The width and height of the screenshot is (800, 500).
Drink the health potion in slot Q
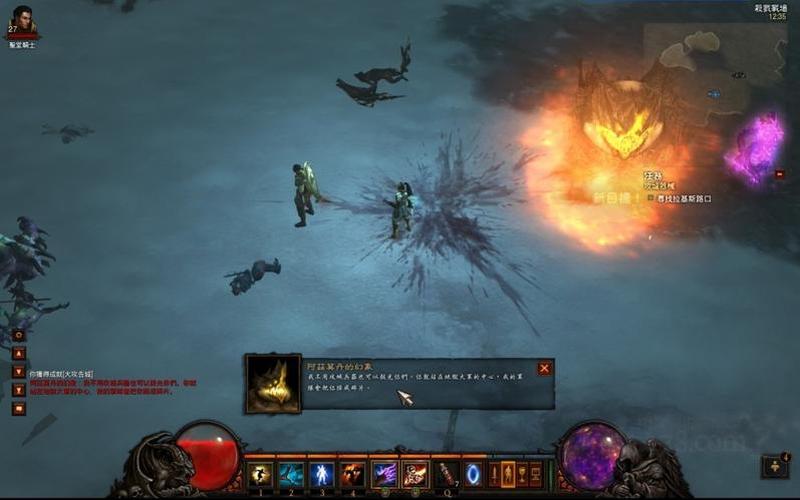pyautogui.click(x=446, y=474)
